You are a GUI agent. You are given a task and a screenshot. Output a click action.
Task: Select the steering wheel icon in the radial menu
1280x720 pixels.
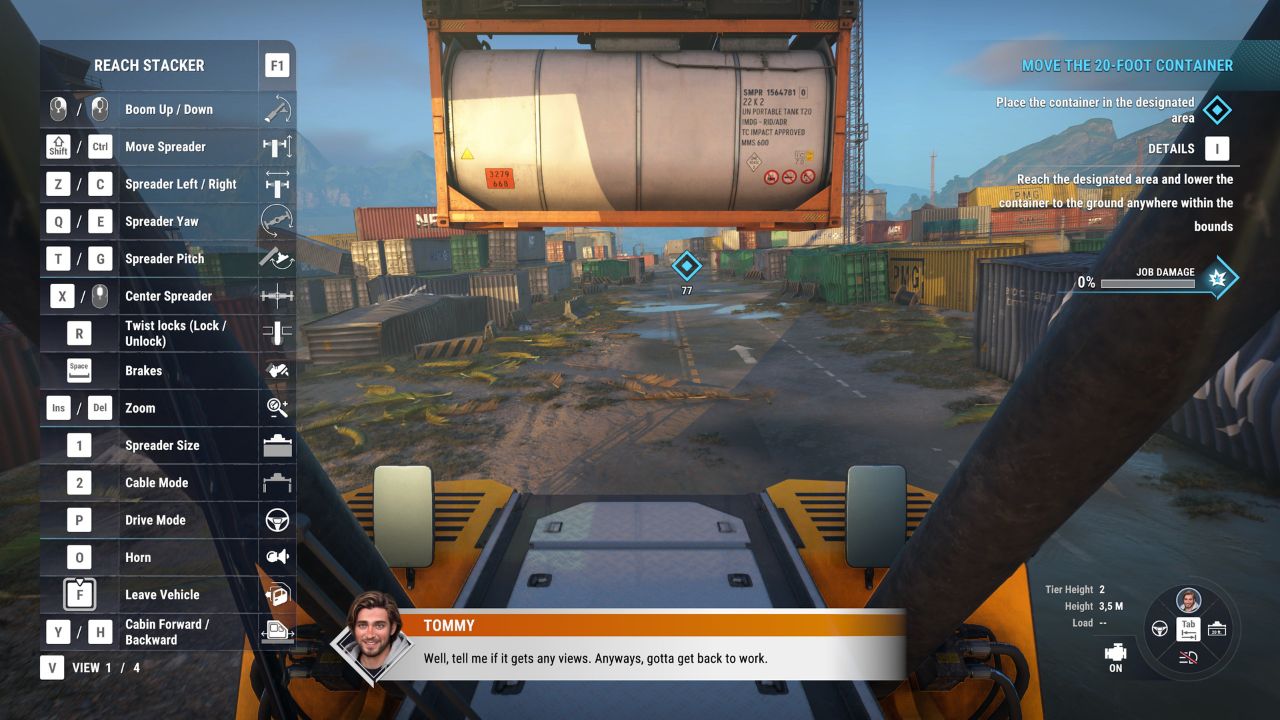coord(1161,629)
